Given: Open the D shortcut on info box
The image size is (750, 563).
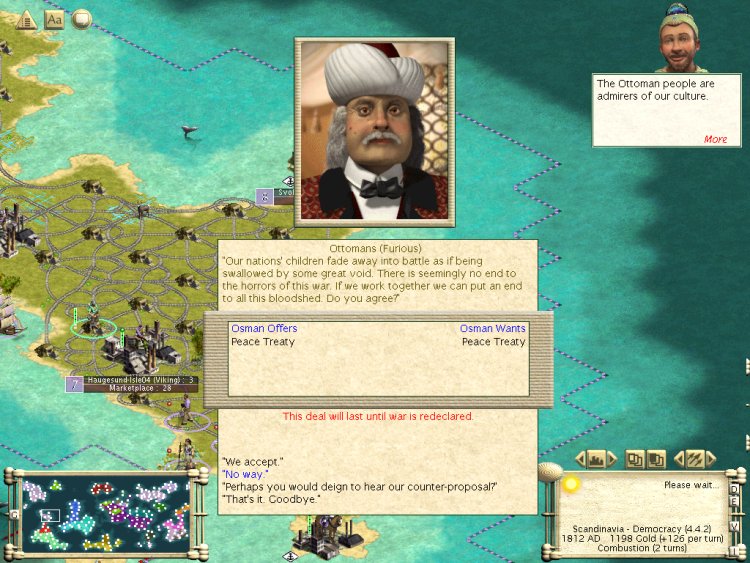Looking at the screenshot, I should point(734,489).
